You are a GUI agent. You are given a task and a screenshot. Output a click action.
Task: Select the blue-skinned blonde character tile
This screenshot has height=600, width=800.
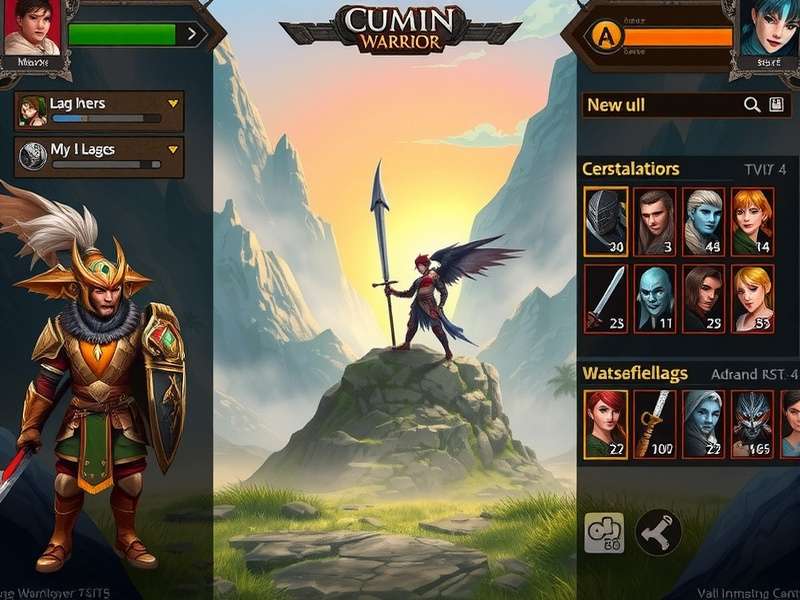705,222
